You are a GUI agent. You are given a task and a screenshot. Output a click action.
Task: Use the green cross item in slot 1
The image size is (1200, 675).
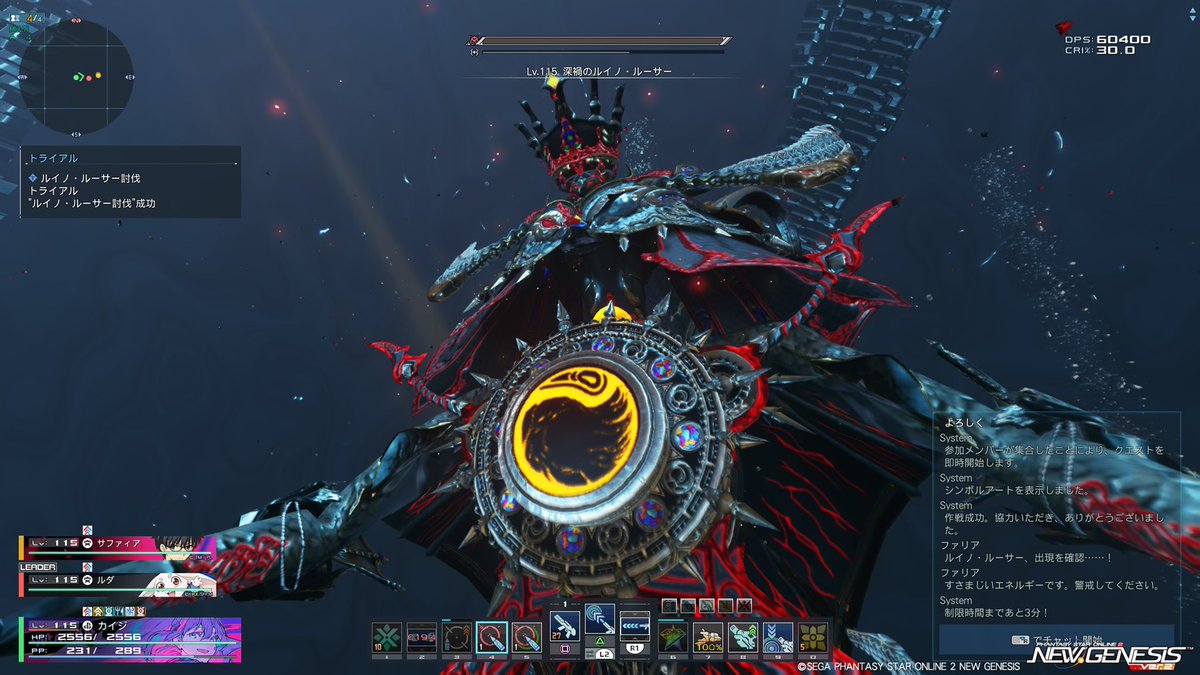coord(387,638)
